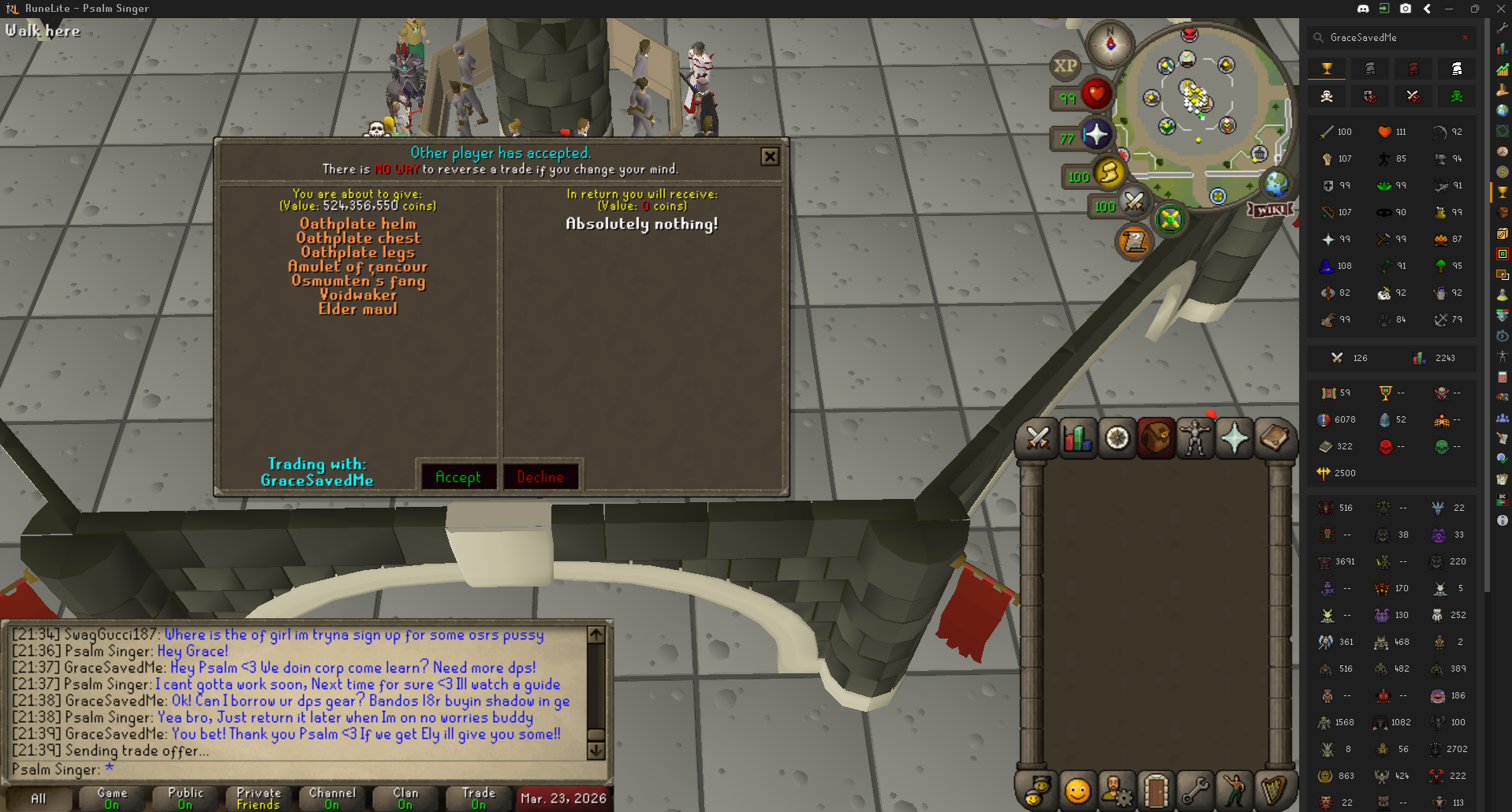Open the spellbook tab

click(1273, 438)
